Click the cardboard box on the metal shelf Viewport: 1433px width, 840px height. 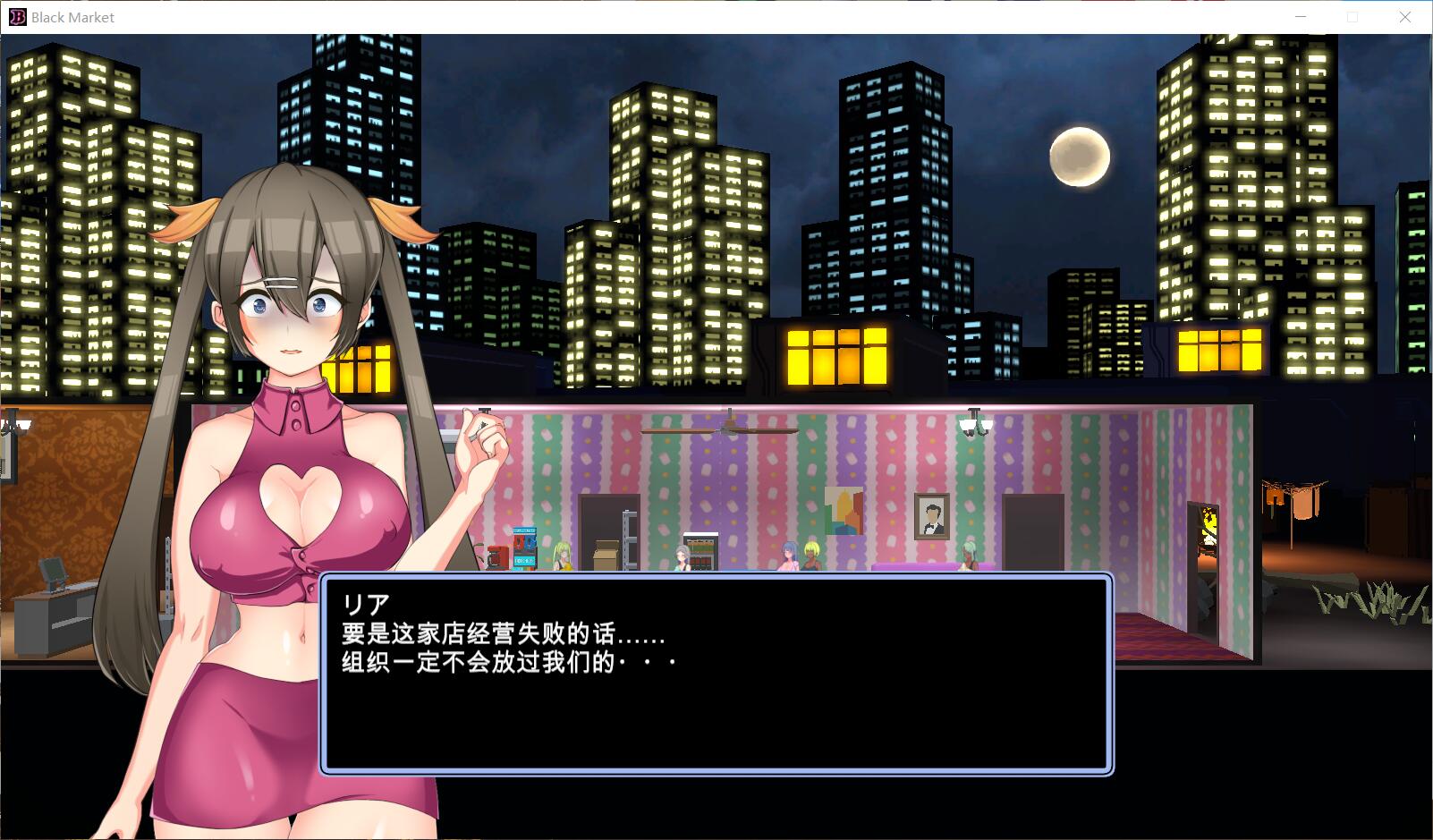click(605, 551)
